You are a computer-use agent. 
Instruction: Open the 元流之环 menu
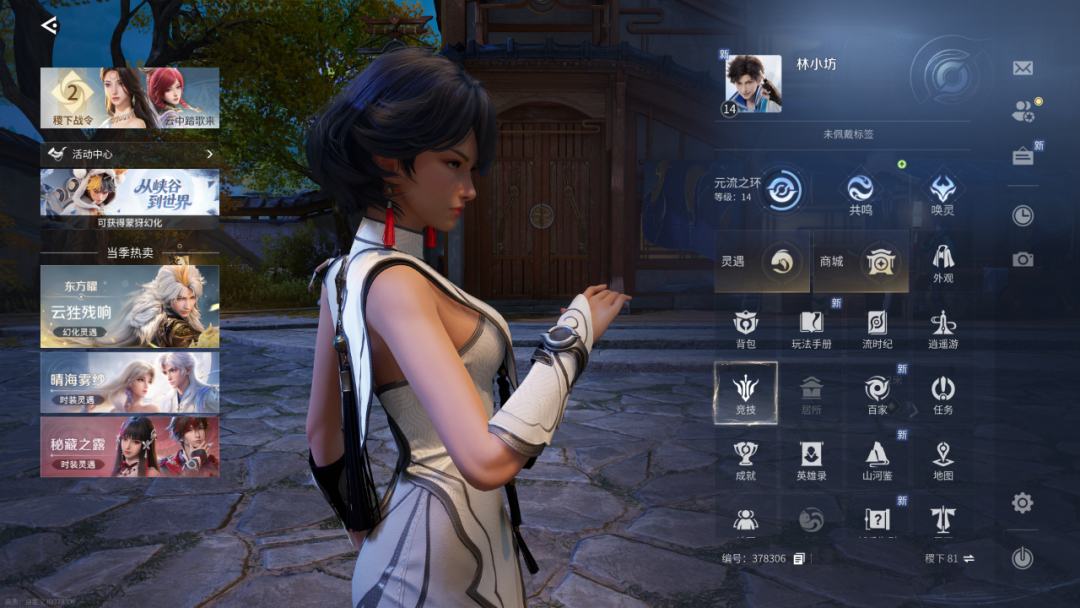pyautogui.click(x=782, y=188)
